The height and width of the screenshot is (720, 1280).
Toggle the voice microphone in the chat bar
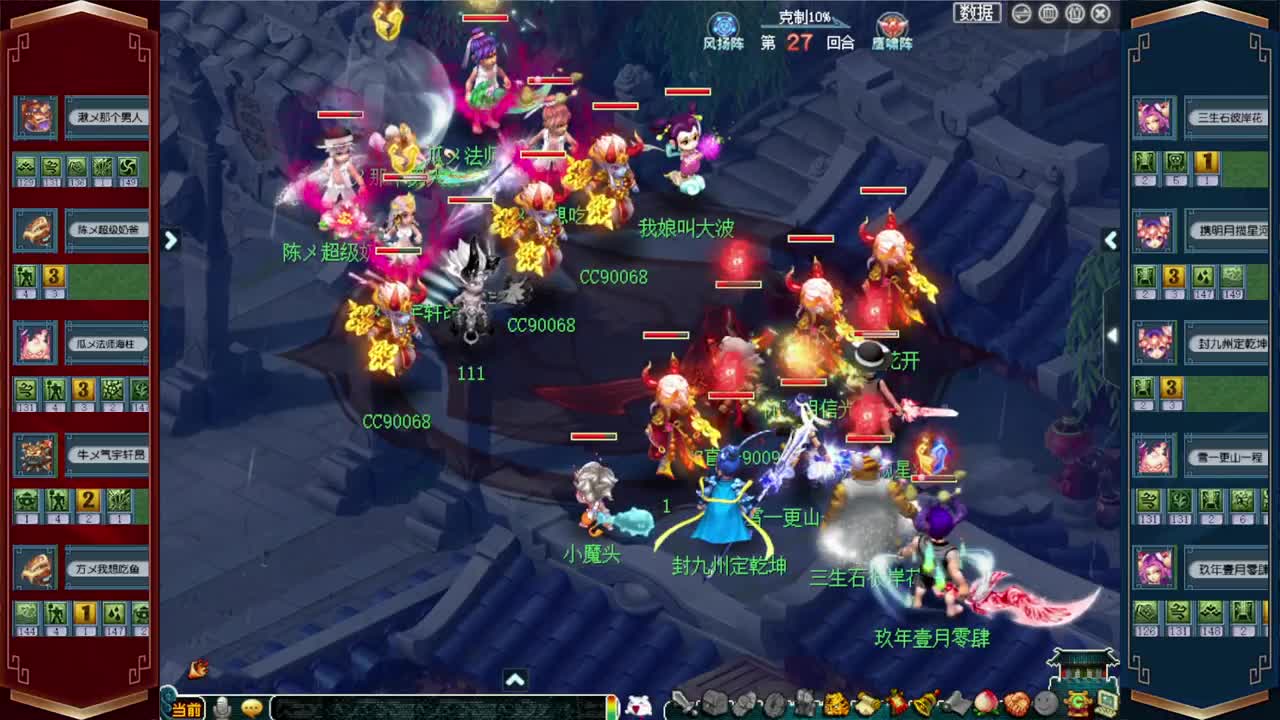pyautogui.click(x=222, y=707)
